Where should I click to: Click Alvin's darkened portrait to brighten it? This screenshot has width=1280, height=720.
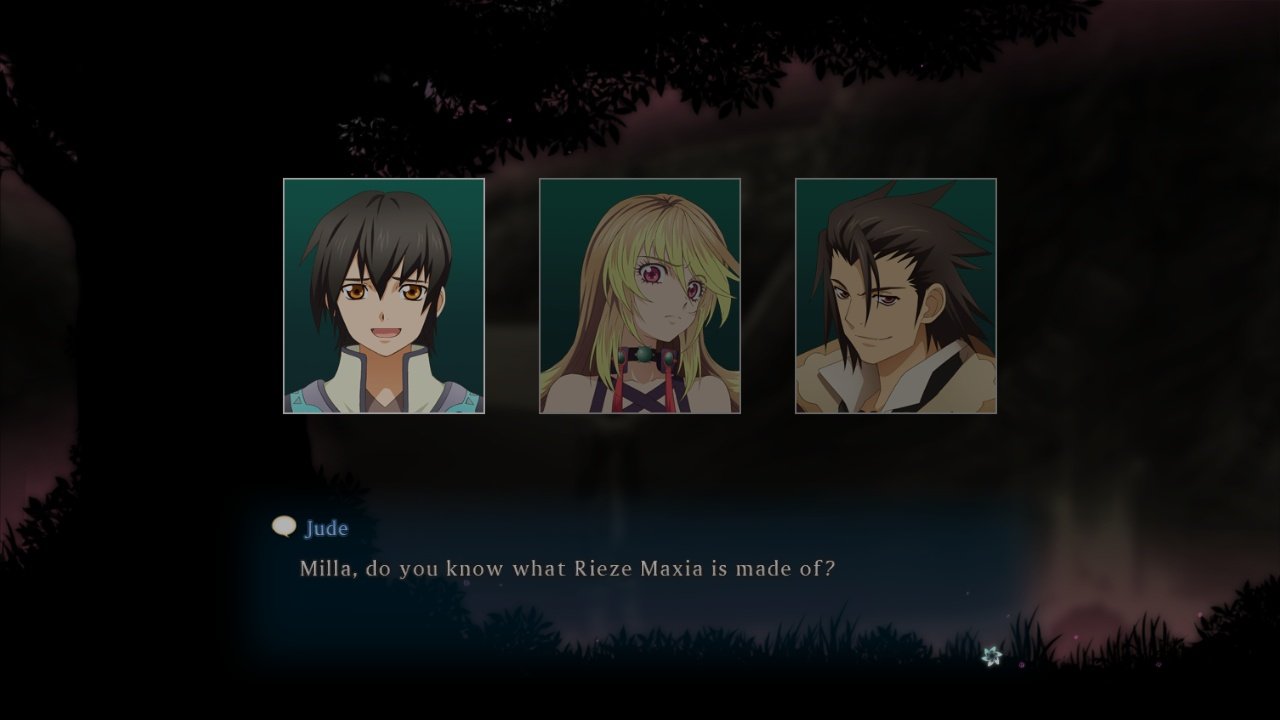pyautogui.click(x=895, y=297)
